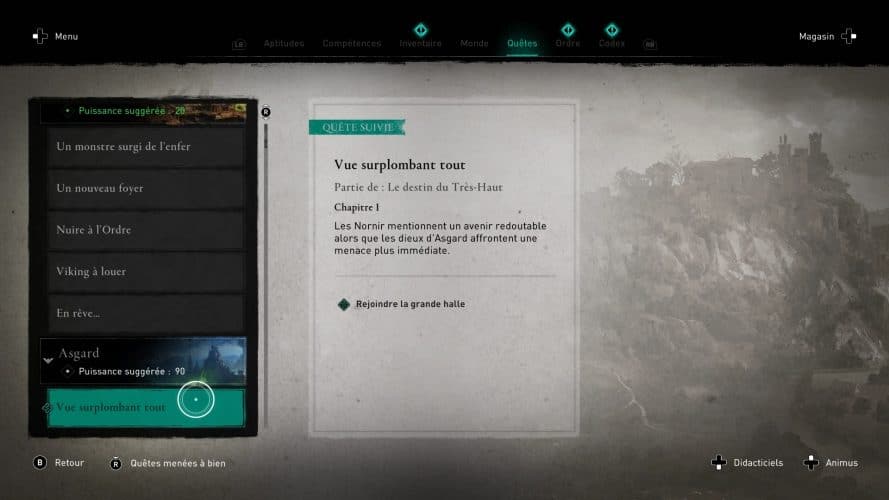889x500 pixels.
Task: Open the Monde map tab
Action: (474, 43)
